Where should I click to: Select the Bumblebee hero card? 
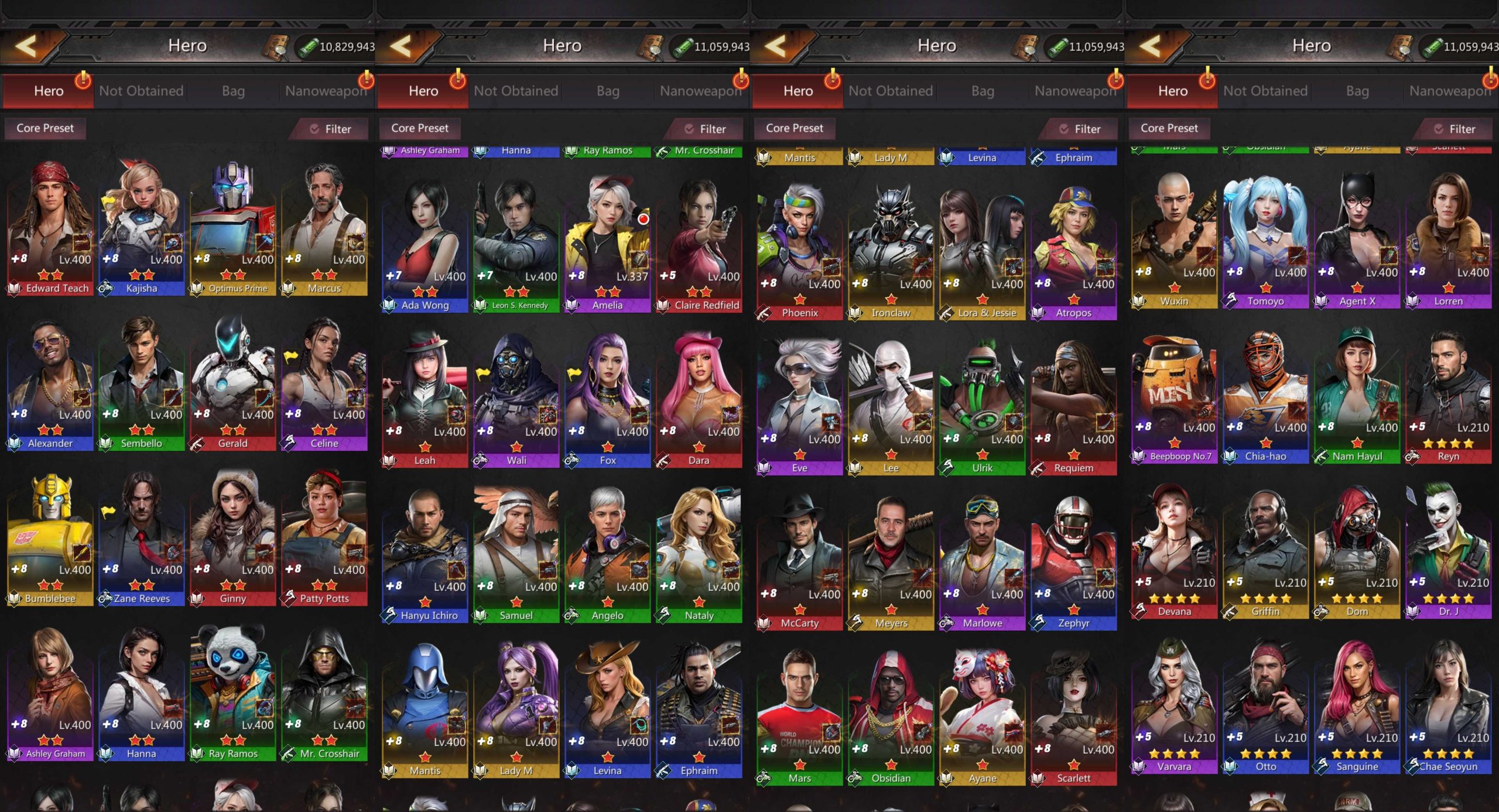pyautogui.click(x=50, y=544)
